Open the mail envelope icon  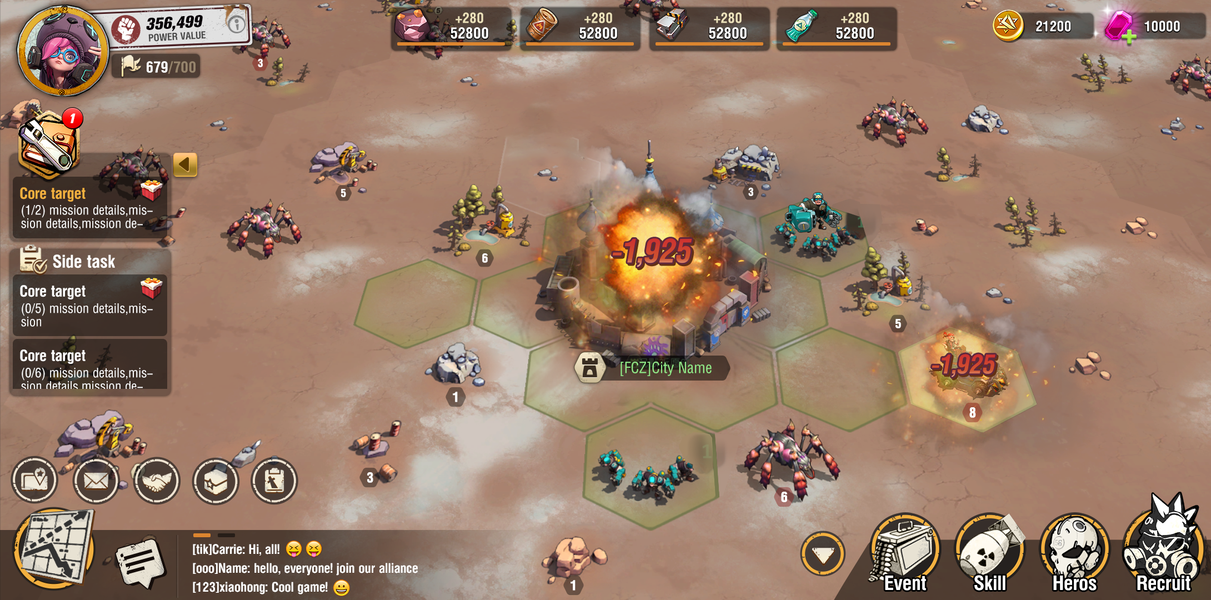point(96,481)
